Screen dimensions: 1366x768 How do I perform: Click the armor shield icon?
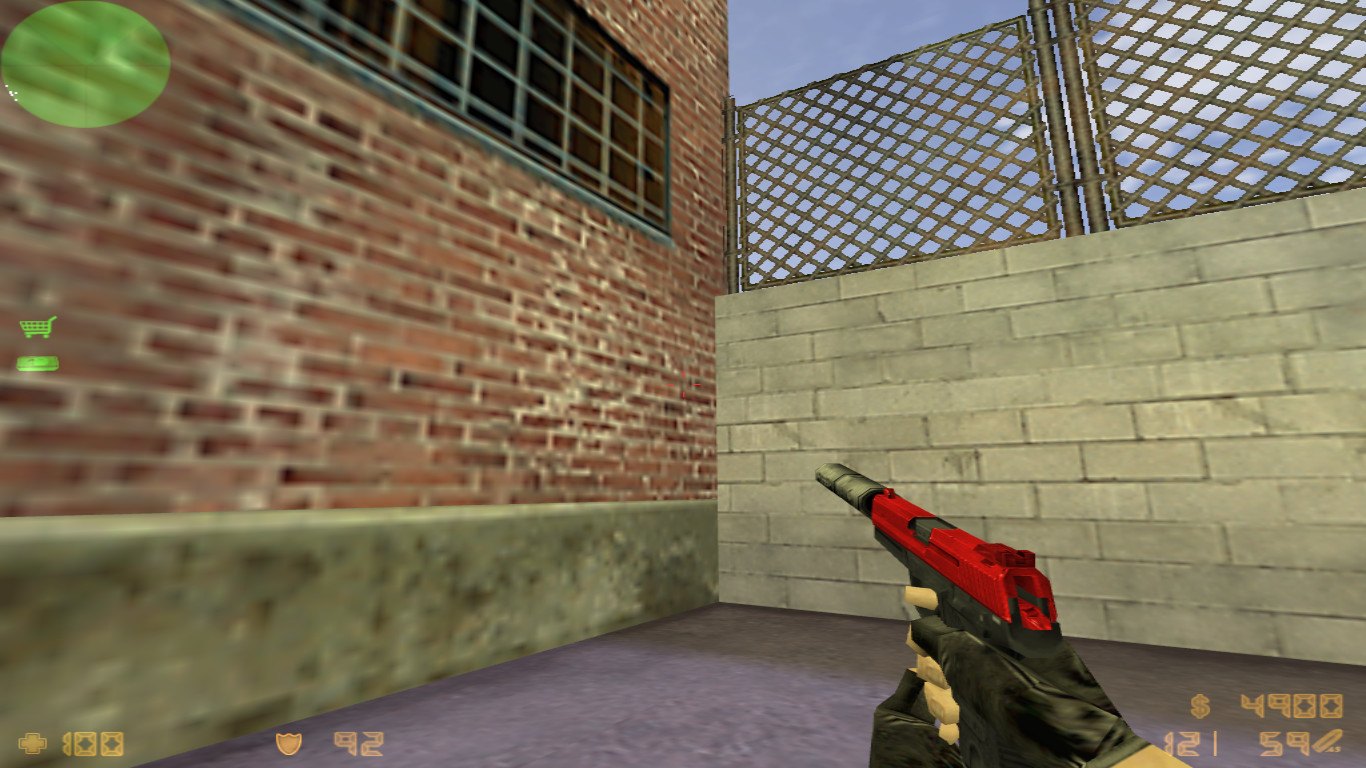[288, 744]
